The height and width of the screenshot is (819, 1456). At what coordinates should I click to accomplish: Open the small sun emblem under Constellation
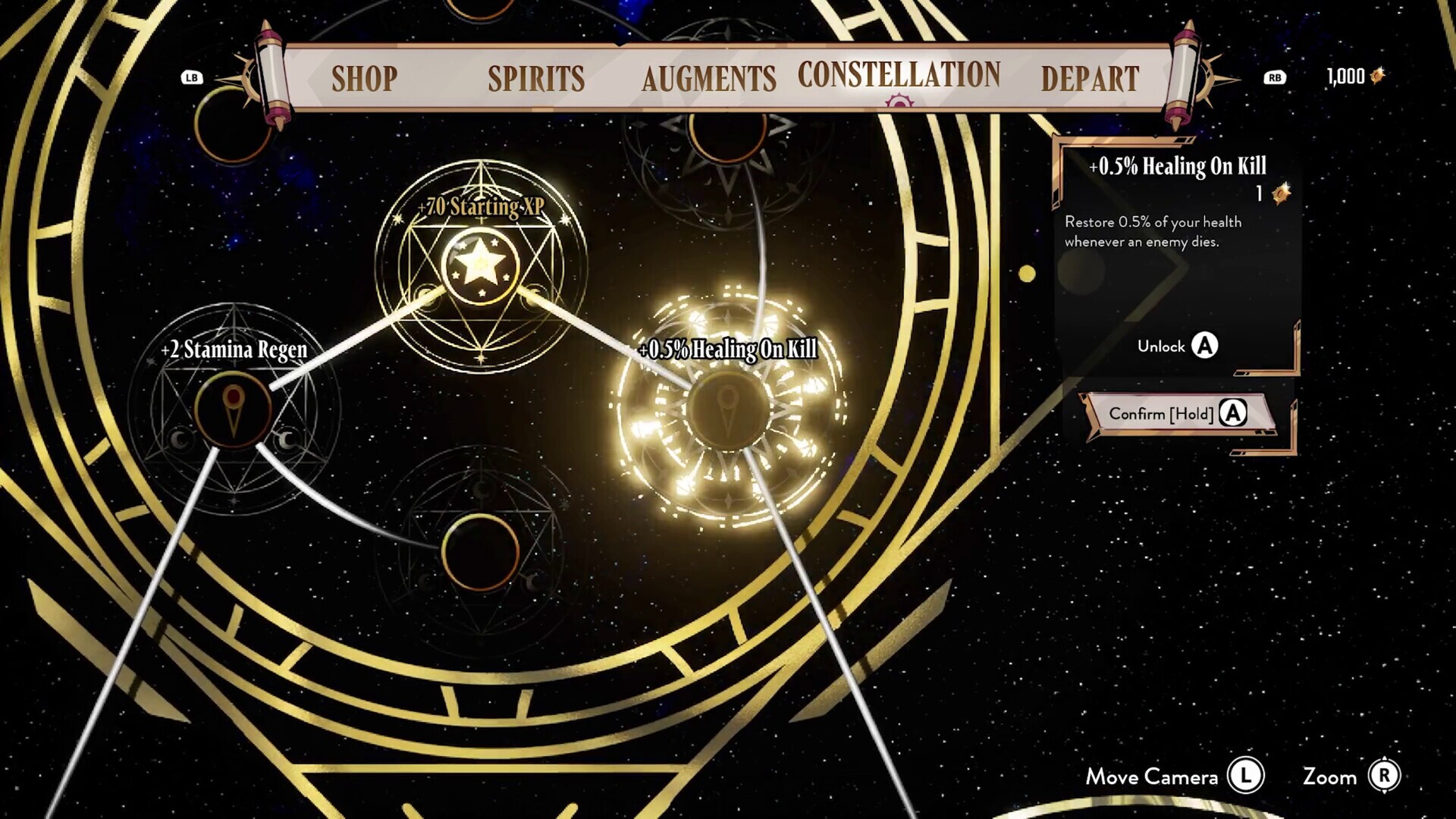click(x=899, y=101)
